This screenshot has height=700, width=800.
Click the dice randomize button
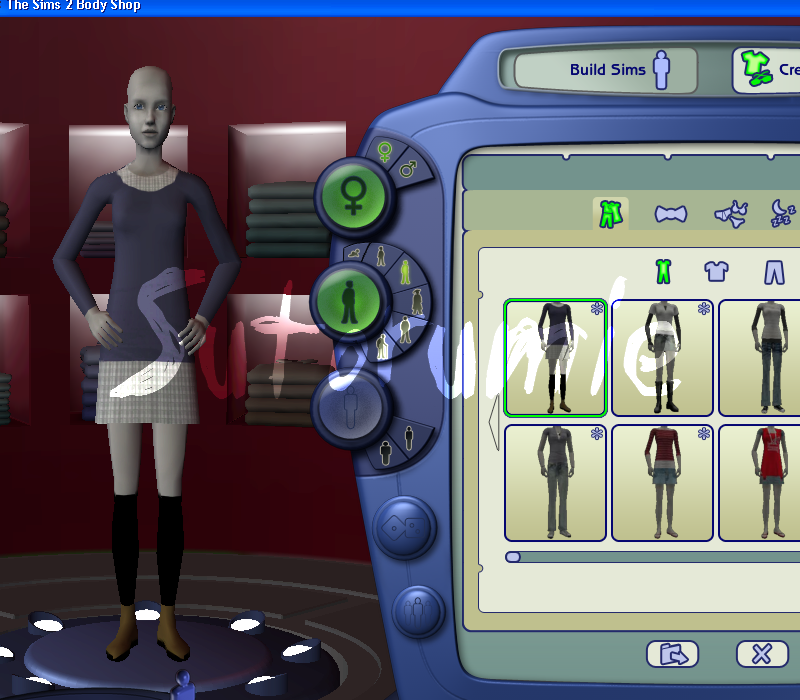click(x=403, y=527)
